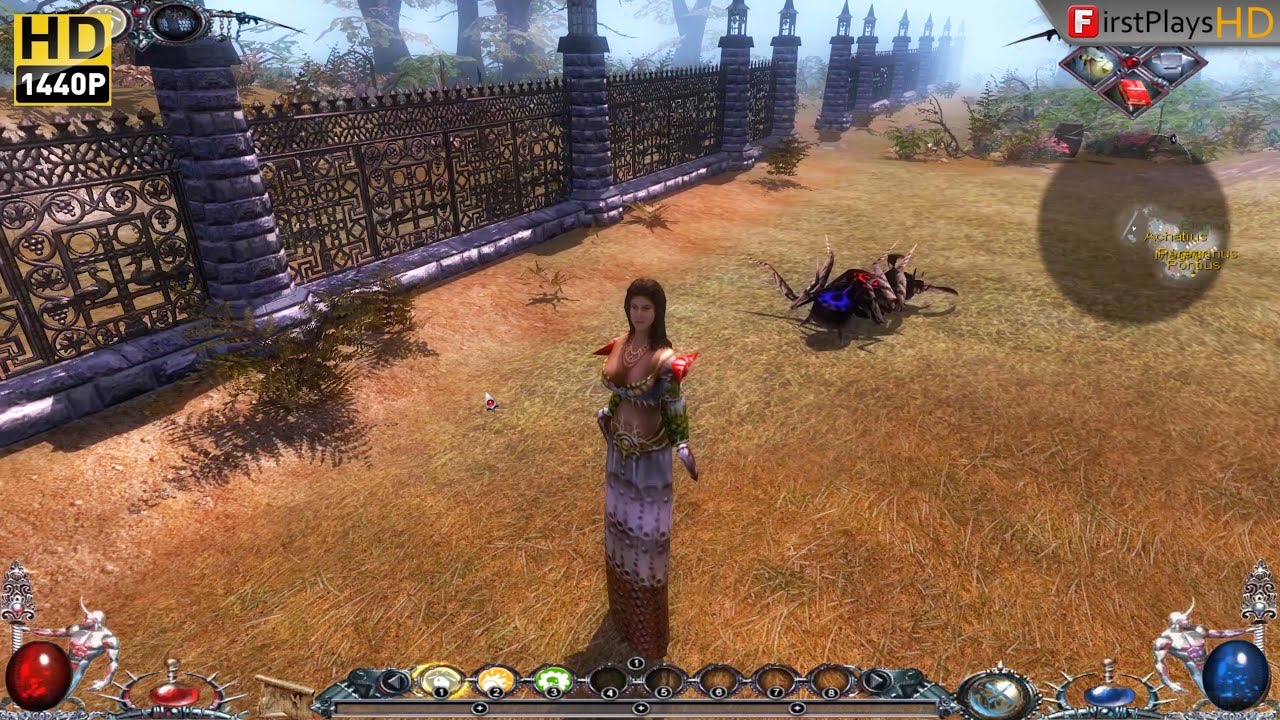
Task: Drink the red health potion
Action: point(173,693)
